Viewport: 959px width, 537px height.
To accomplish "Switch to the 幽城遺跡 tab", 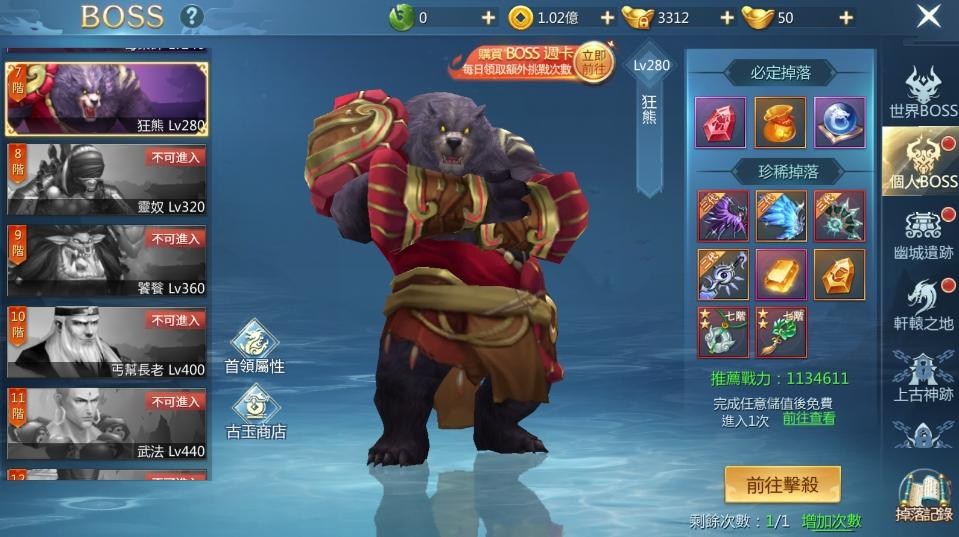I will pos(922,236).
